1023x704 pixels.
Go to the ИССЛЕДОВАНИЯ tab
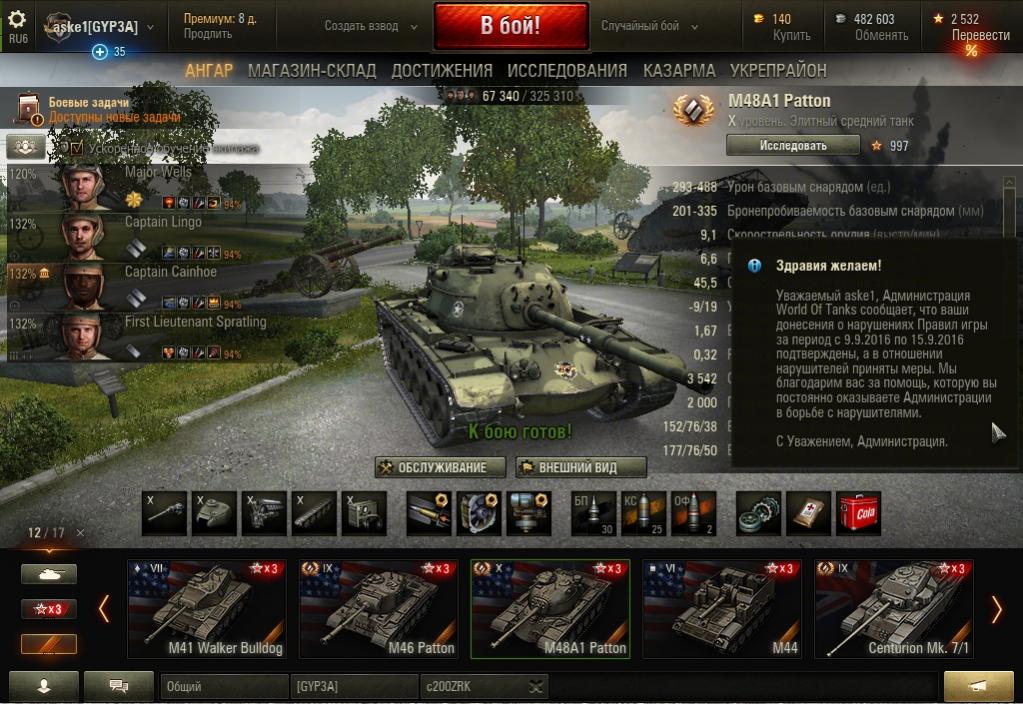[567, 70]
